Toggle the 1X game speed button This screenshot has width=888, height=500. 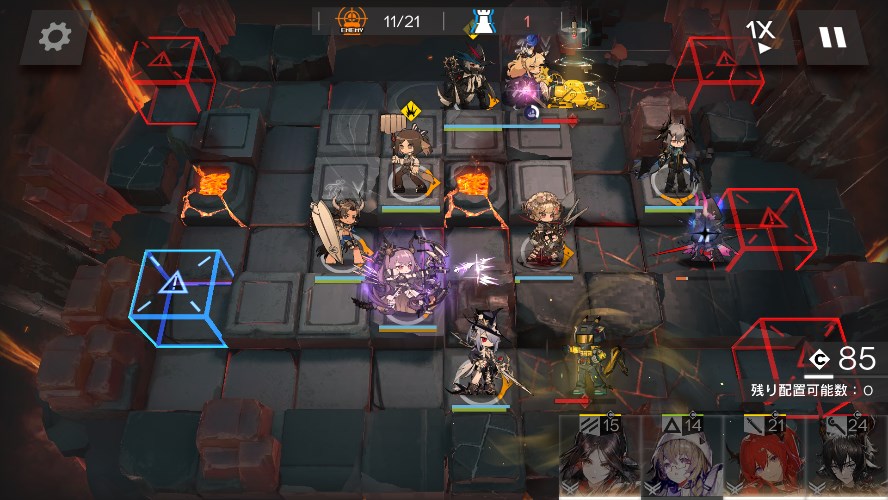click(x=761, y=38)
